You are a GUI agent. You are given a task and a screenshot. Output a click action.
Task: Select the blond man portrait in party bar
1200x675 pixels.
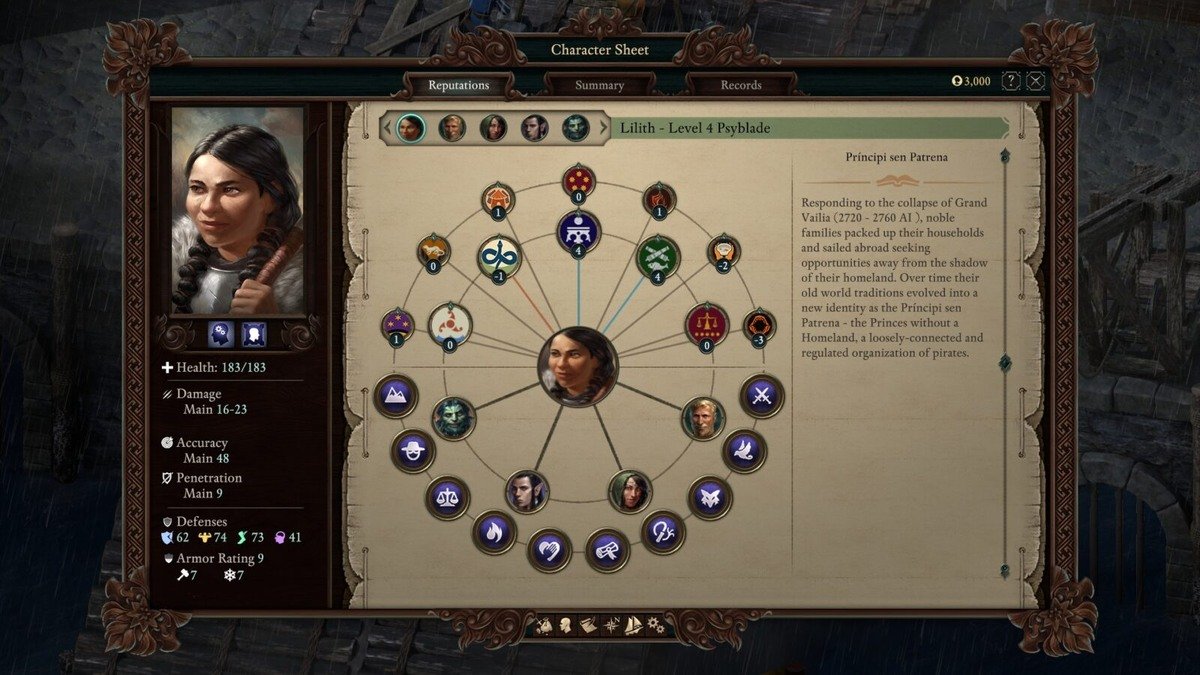tap(452, 128)
